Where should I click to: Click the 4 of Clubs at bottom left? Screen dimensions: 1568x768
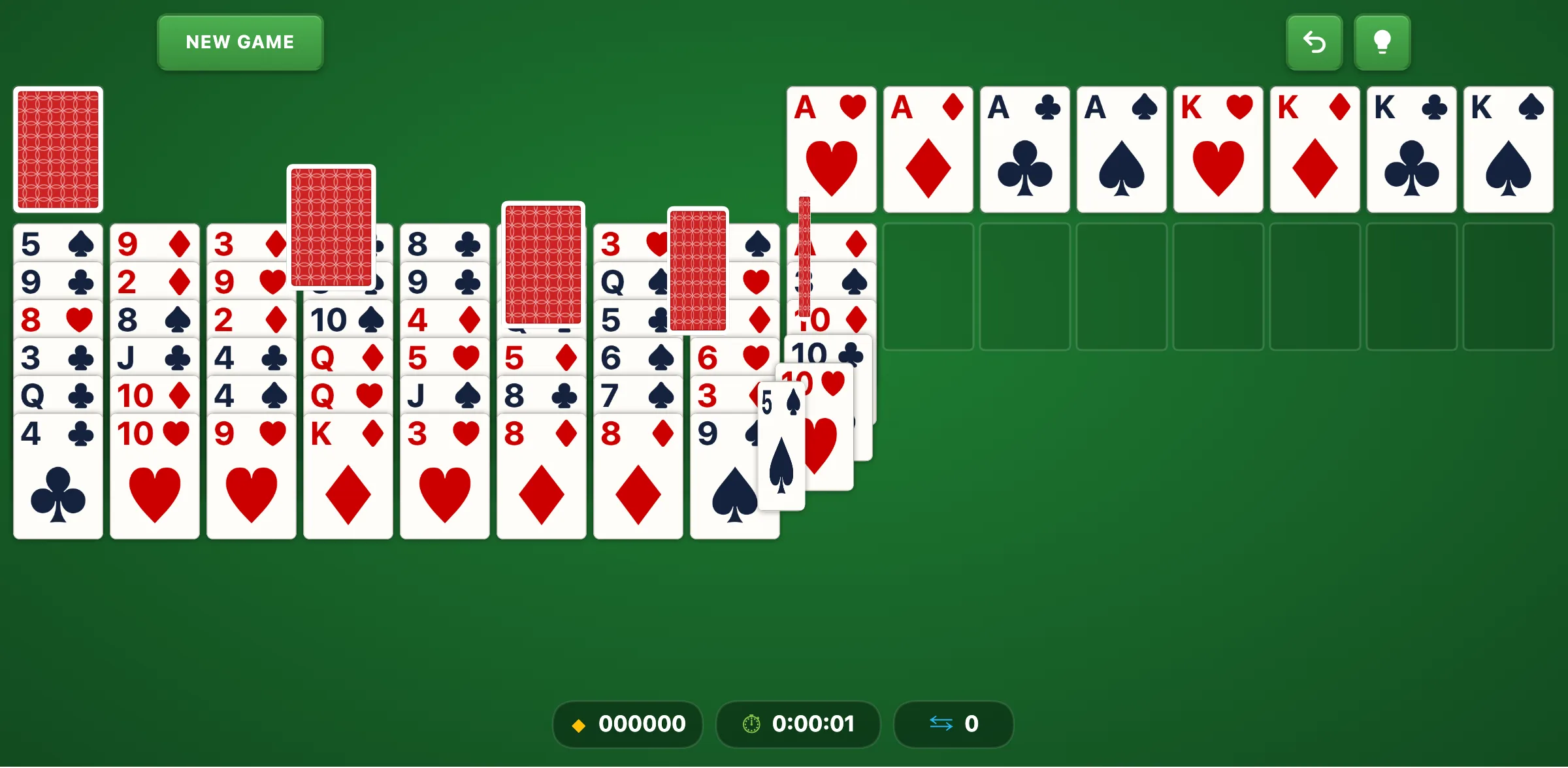[x=57, y=473]
